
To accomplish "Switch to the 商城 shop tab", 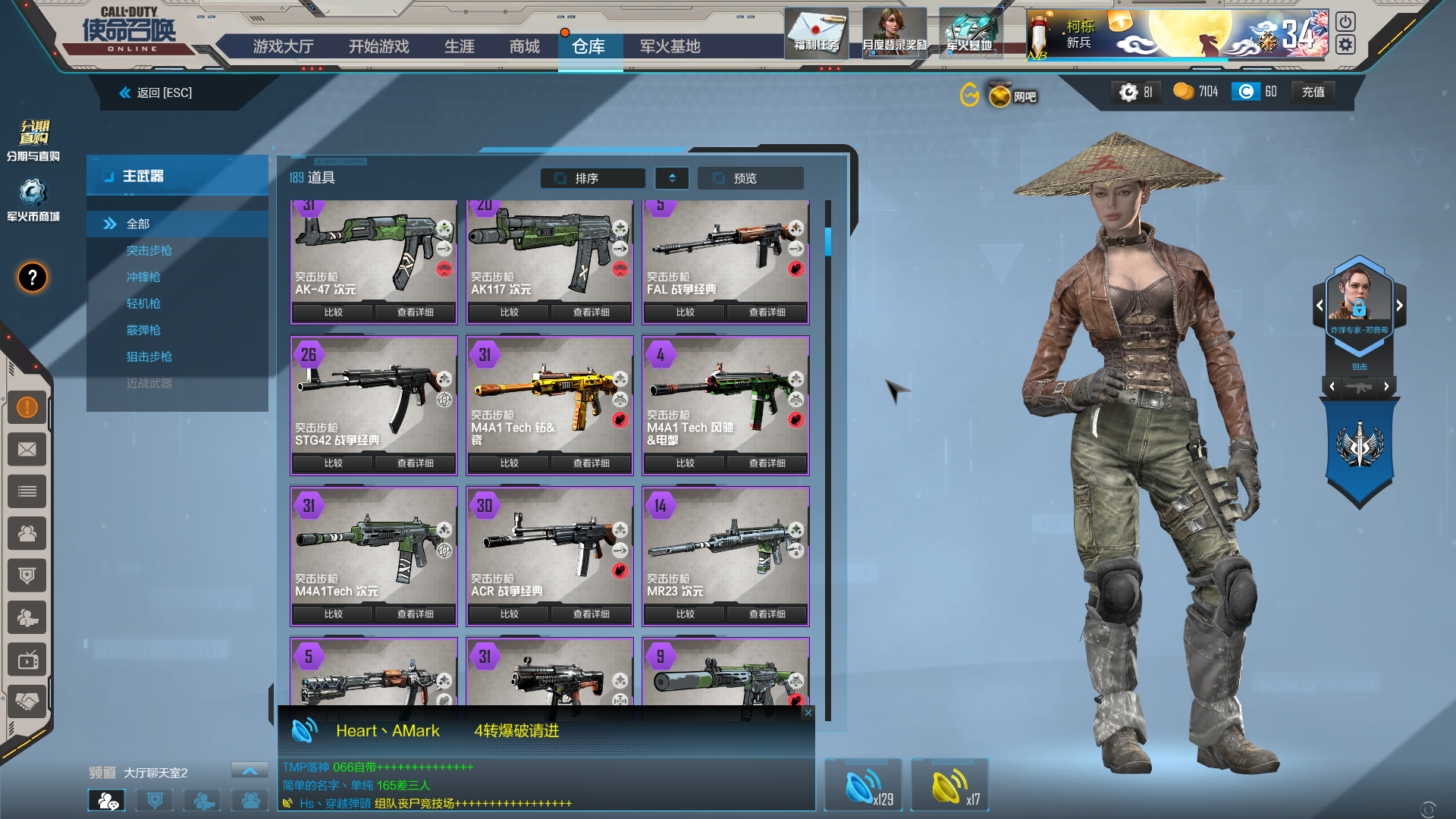I will (524, 46).
